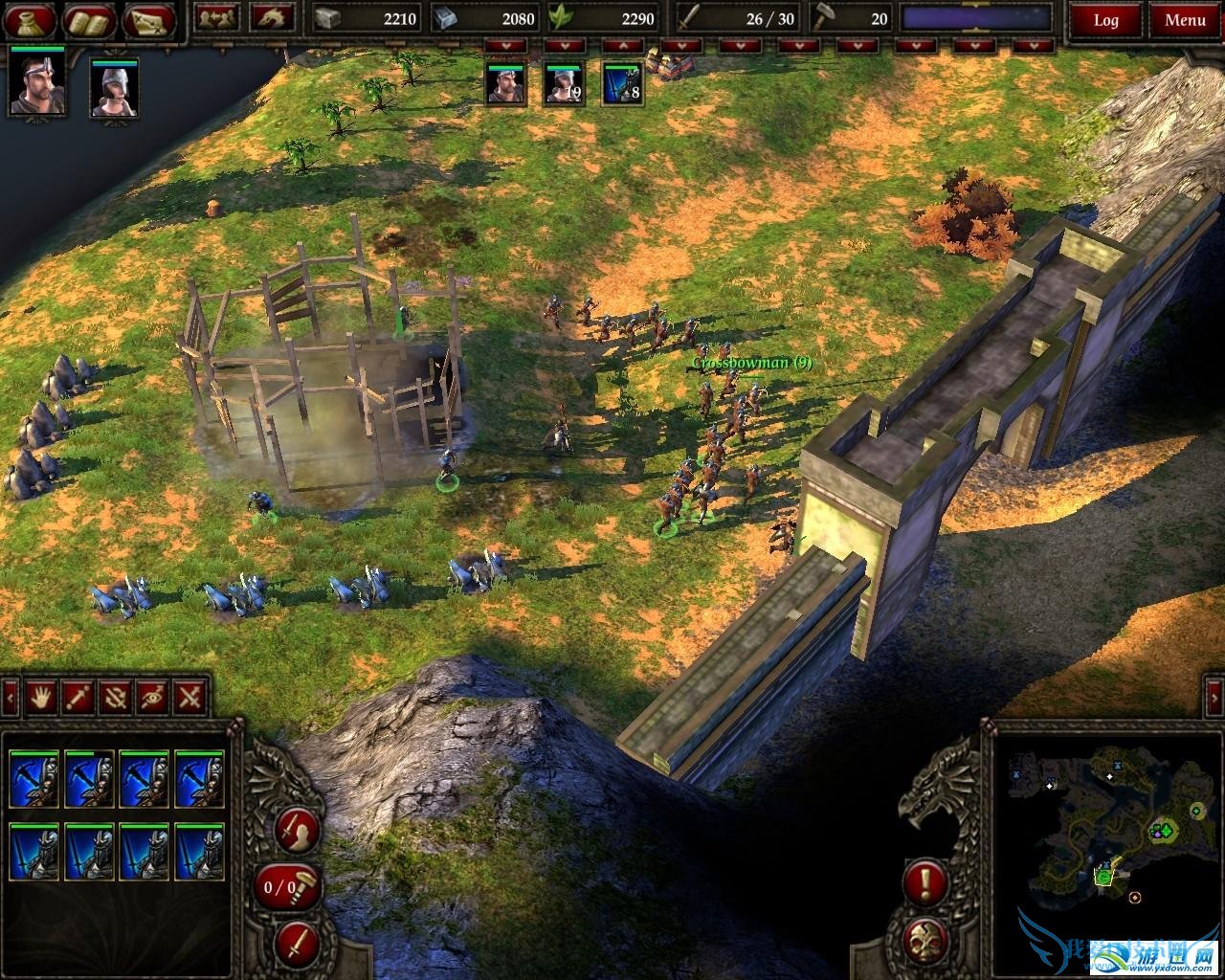Open the Log panel
The image size is (1225, 980).
pyautogui.click(x=1106, y=20)
